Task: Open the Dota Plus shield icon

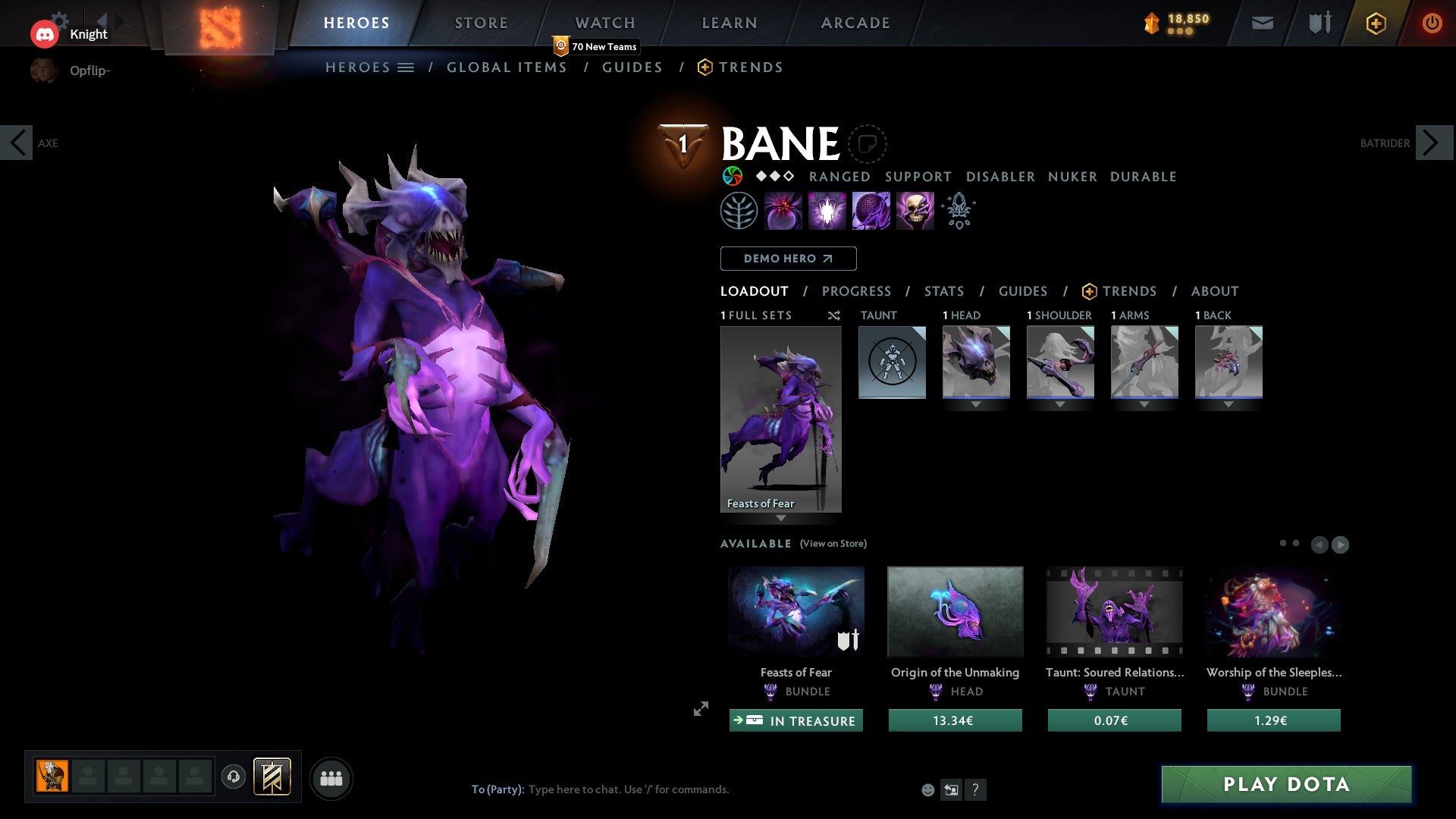Action: click(x=1376, y=23)
